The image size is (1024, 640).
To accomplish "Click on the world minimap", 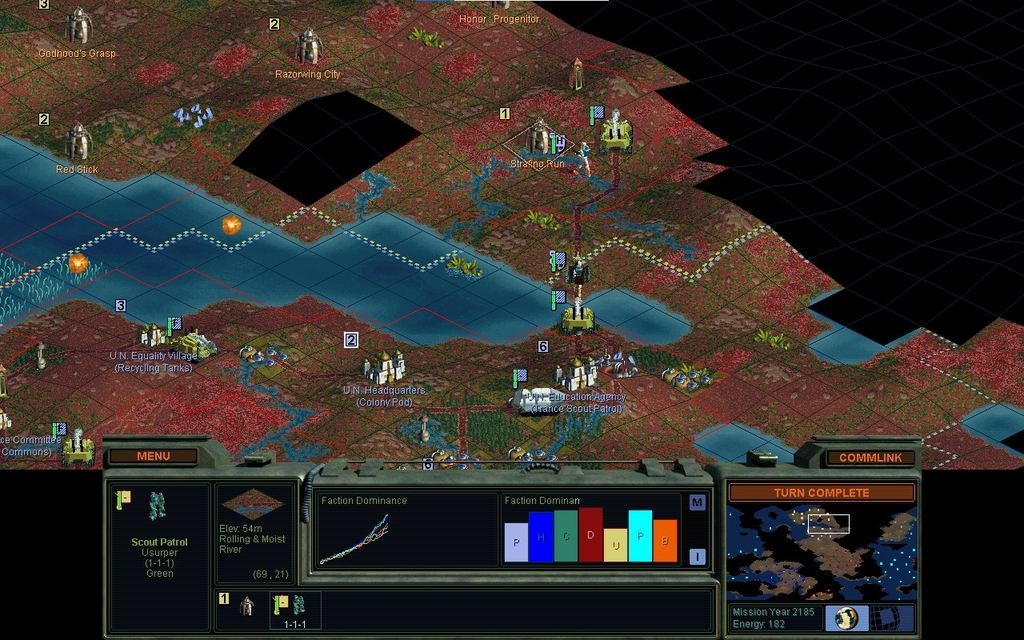I will 821,551.
